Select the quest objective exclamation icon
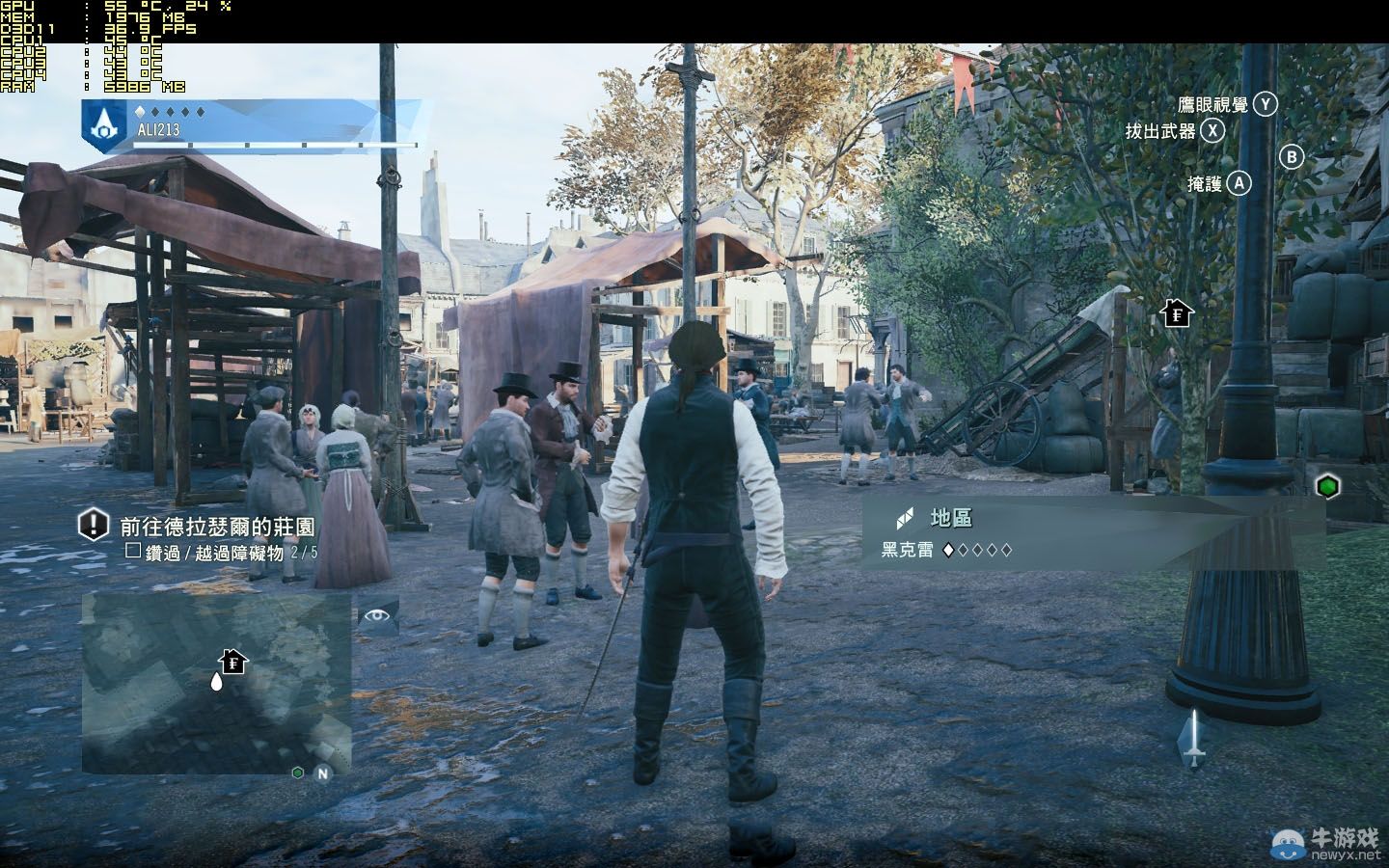Viewport: 1389px width, 868px height. pos(93,526)
